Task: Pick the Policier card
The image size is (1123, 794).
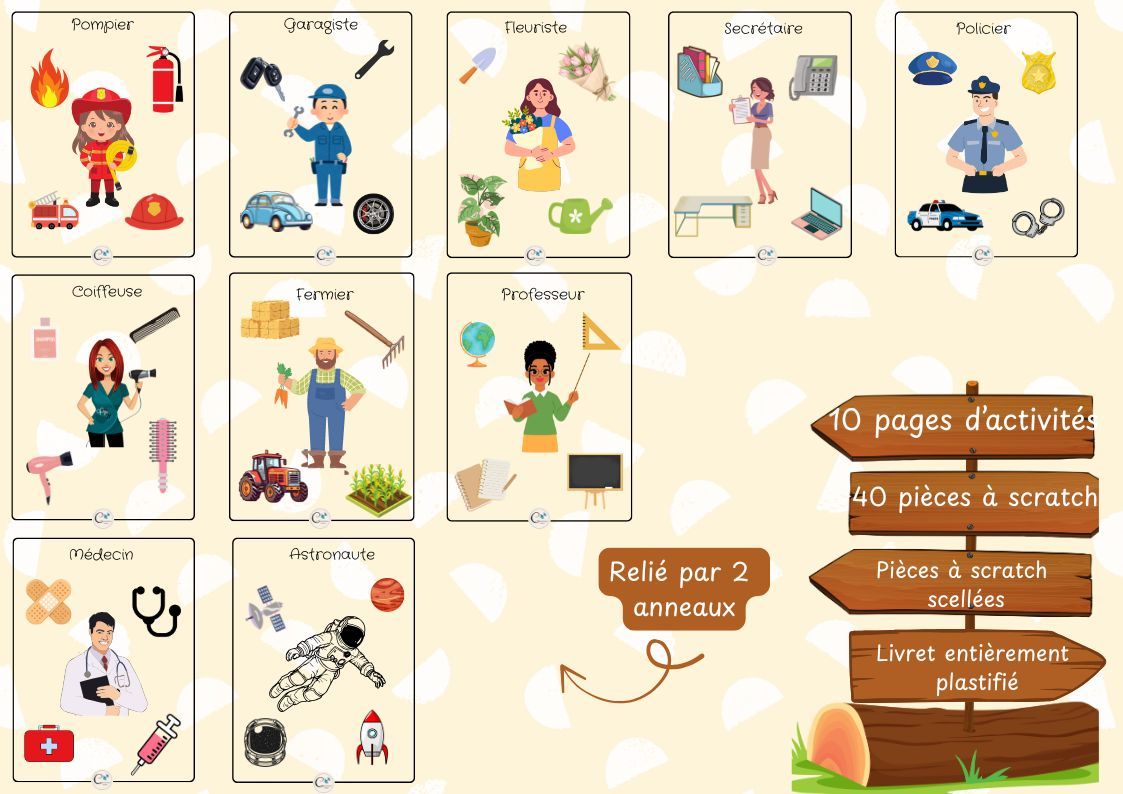Action: pos(986,135)
